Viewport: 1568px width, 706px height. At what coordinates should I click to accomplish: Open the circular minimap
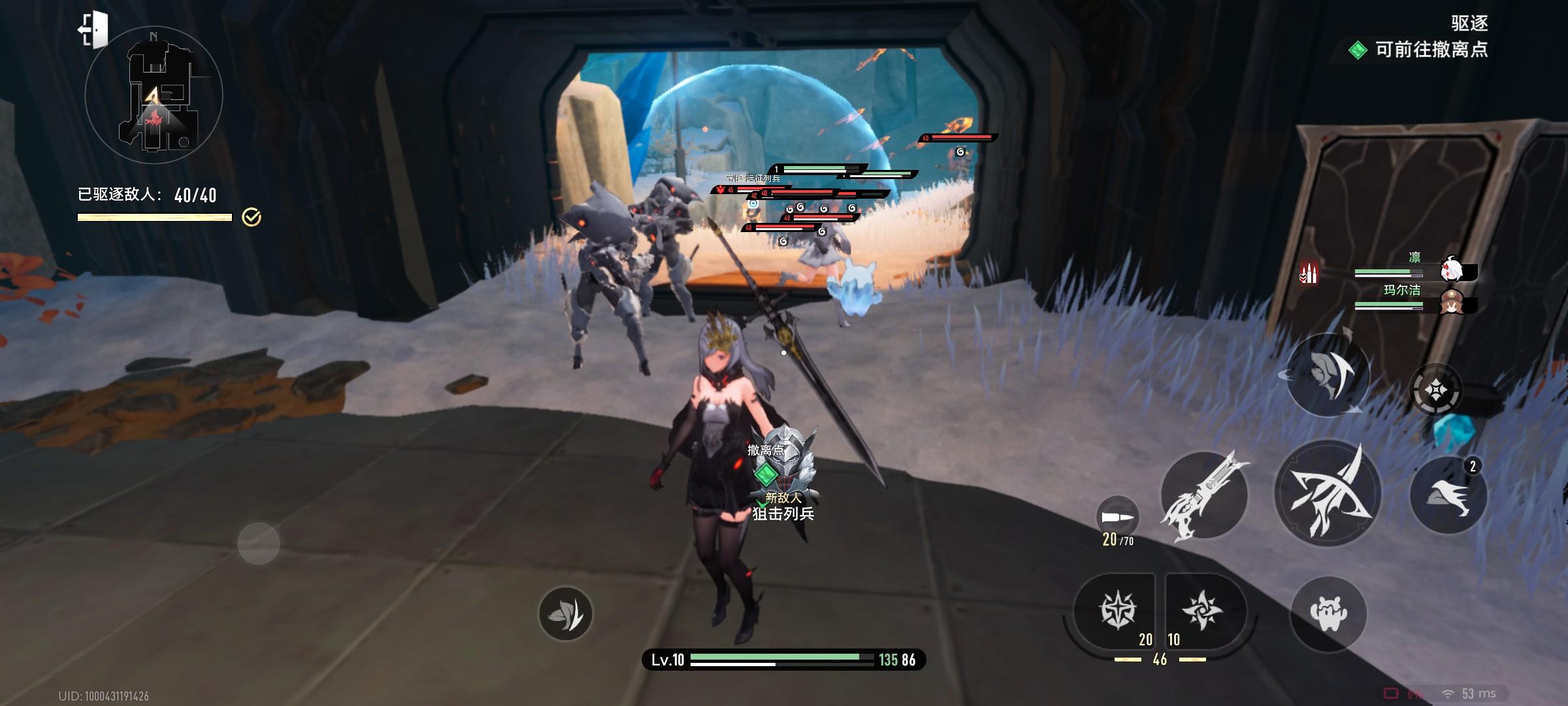point(154,96)
